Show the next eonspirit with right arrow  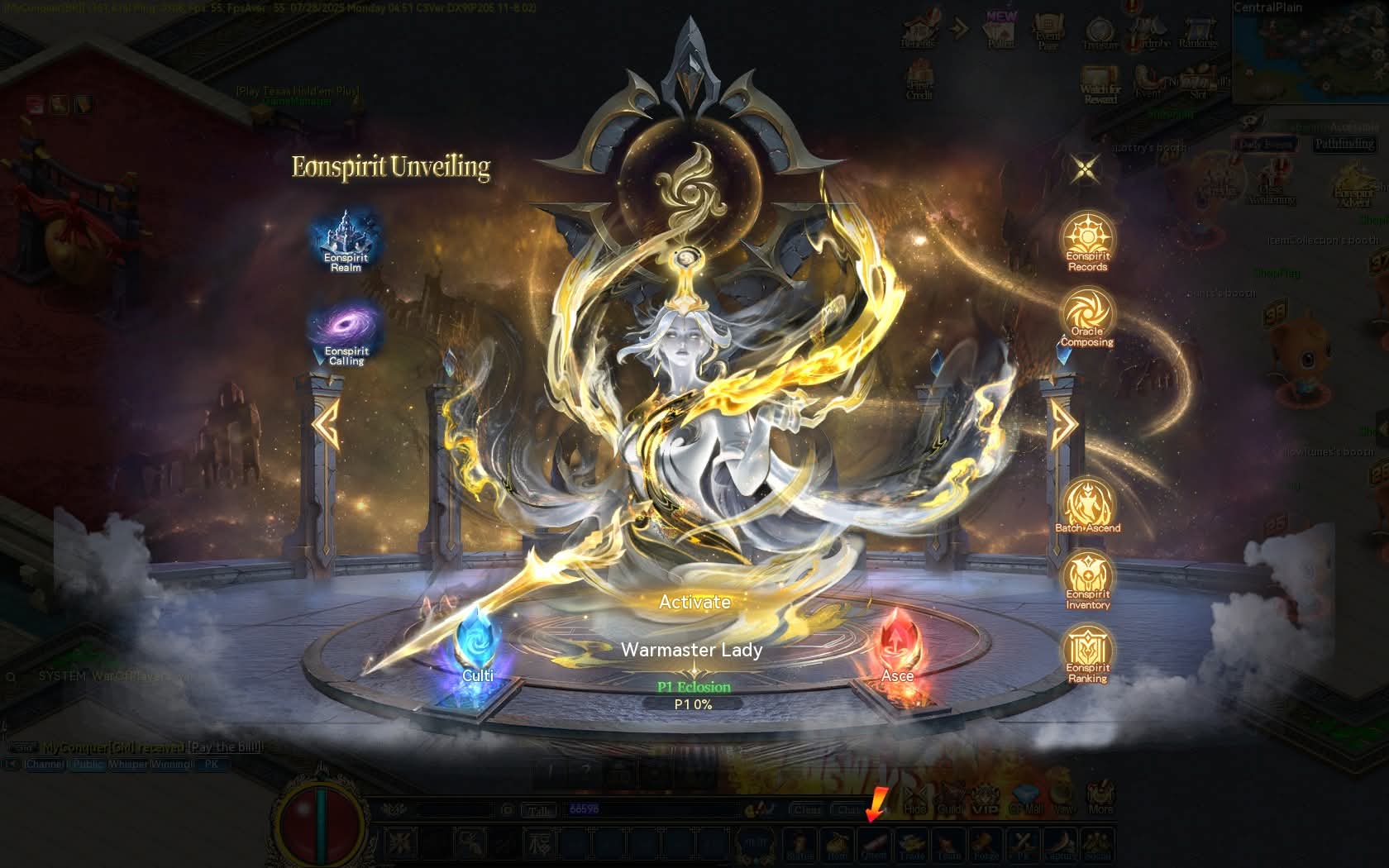(x=1064, y=424)
